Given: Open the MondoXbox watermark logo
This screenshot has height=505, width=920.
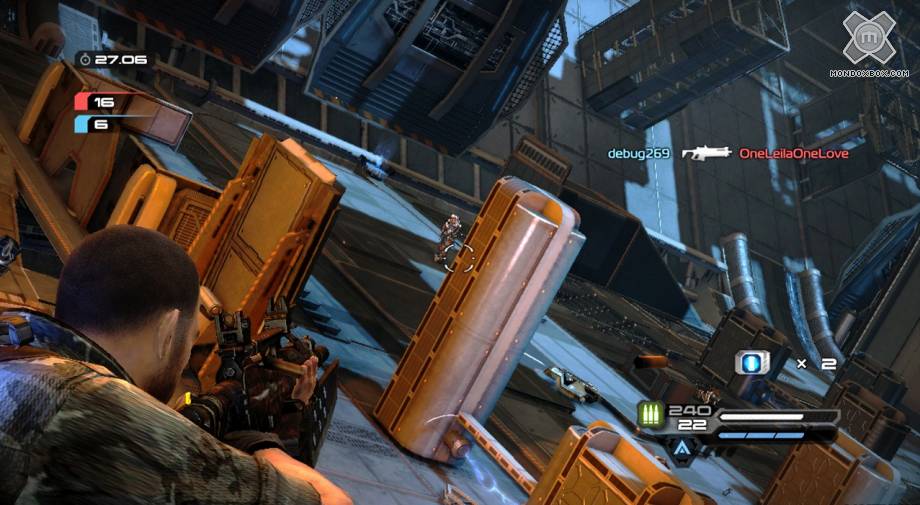Looking at the screenshot, I should 868,38.
